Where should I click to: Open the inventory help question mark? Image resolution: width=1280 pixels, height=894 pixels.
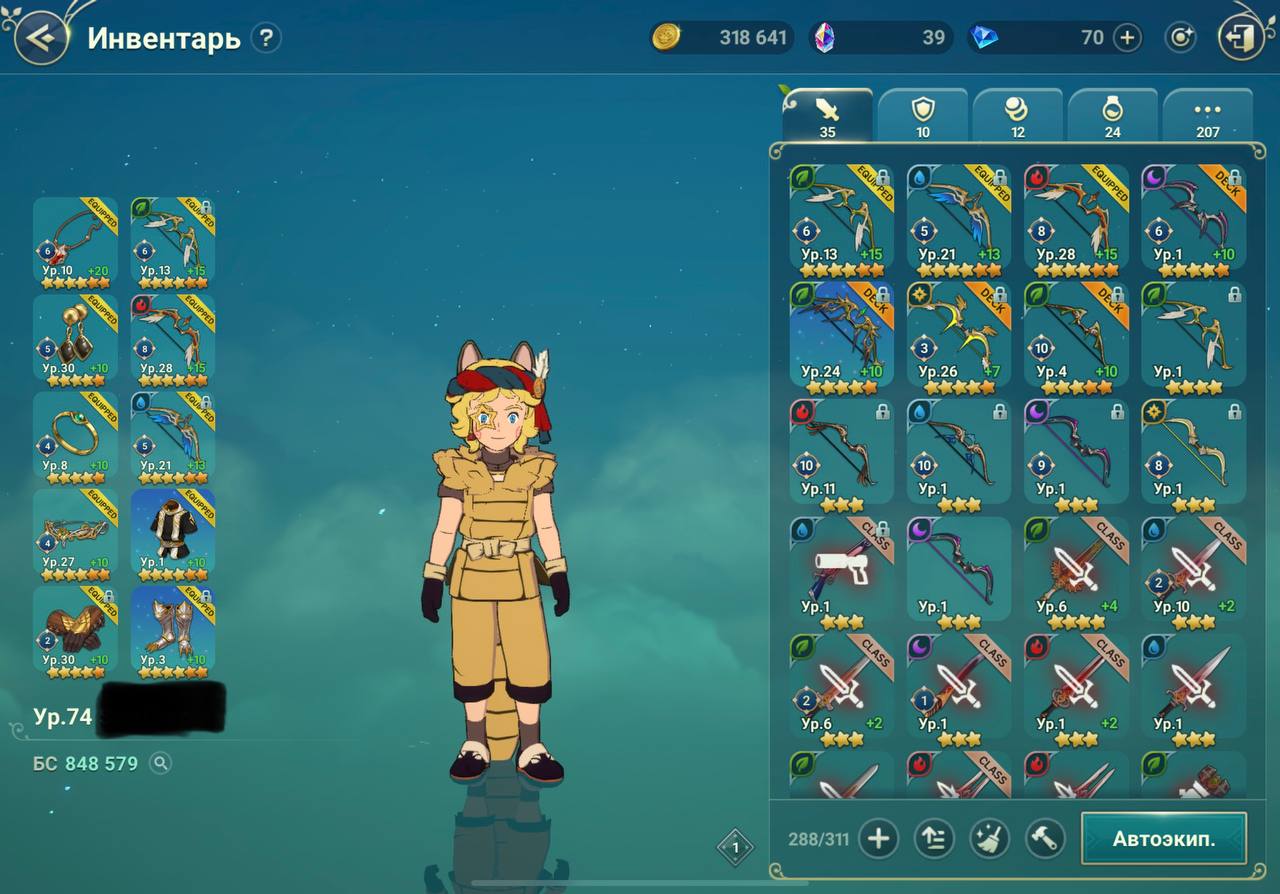coord(265,38)
